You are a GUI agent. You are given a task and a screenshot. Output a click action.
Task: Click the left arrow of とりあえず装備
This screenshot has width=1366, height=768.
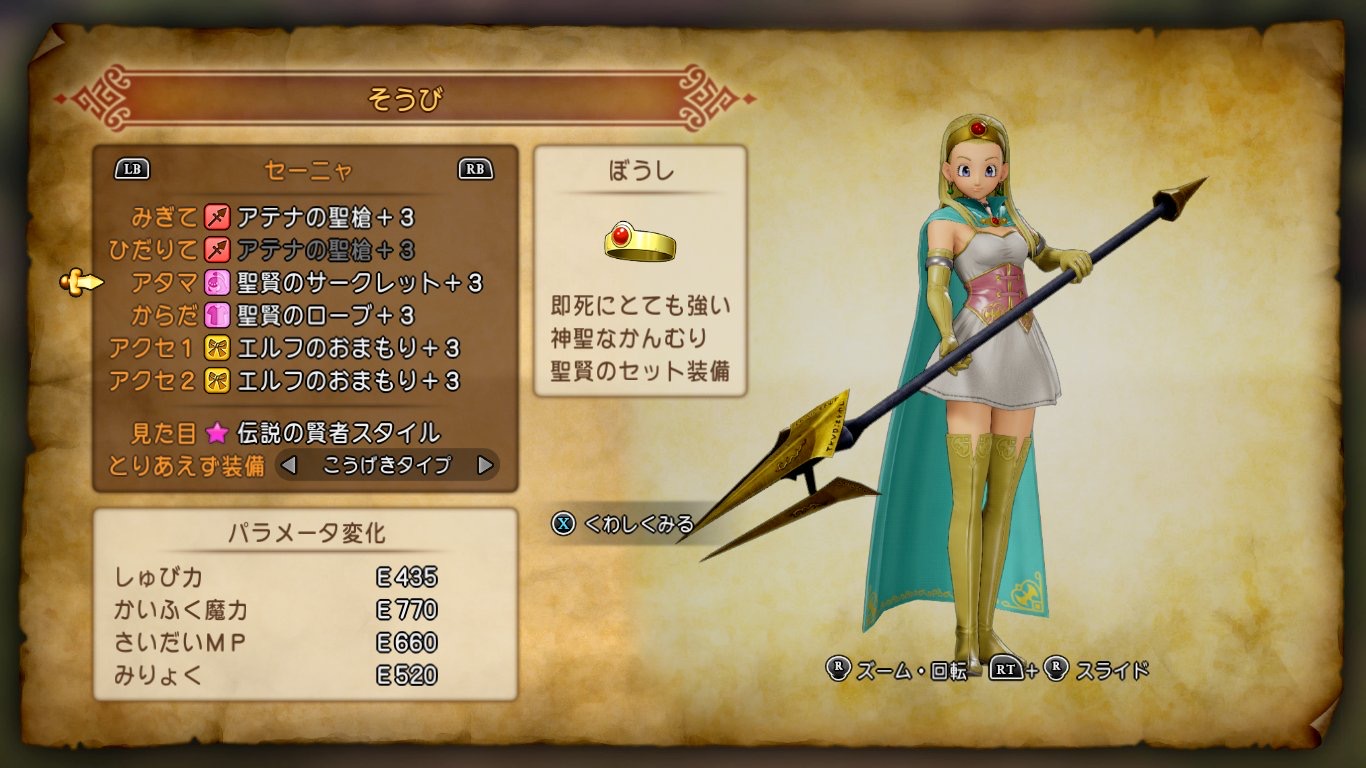[289, 465]
